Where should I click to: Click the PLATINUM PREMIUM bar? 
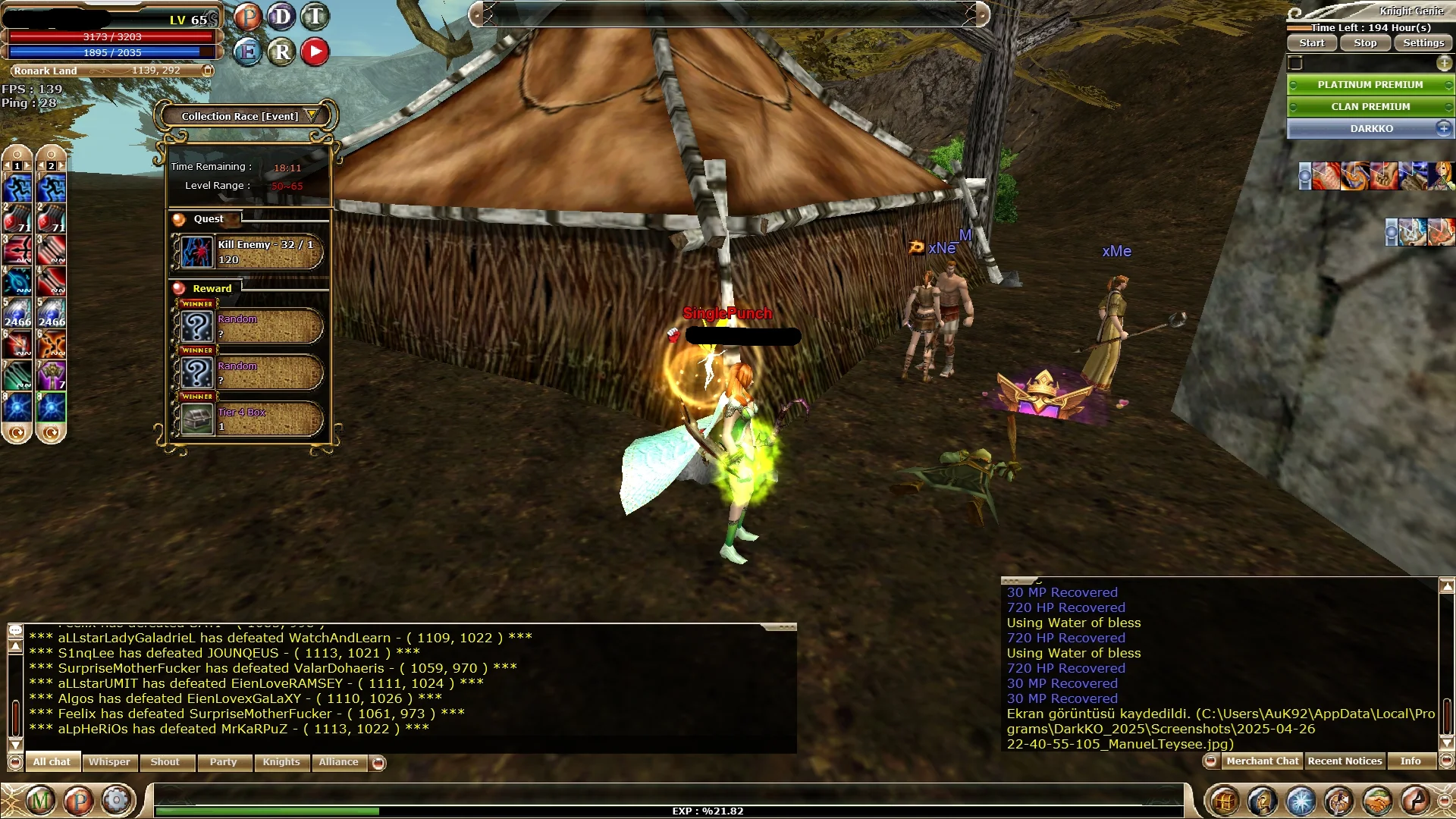[x=1370, y=85]
